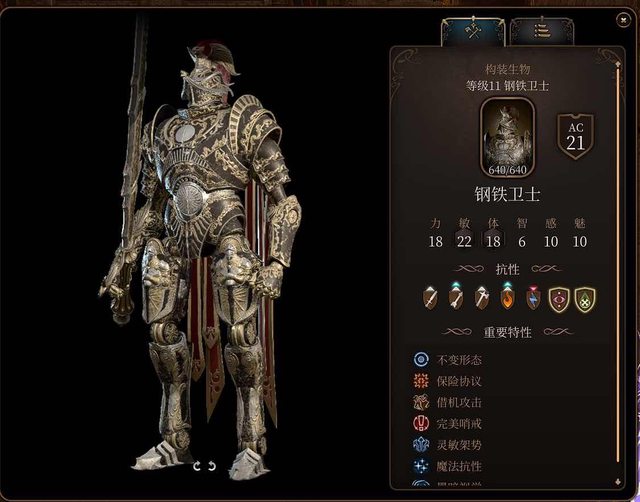Choose the 借机攻击 trait entry
This screenshot has height=502, width=640.
point(459,402)
